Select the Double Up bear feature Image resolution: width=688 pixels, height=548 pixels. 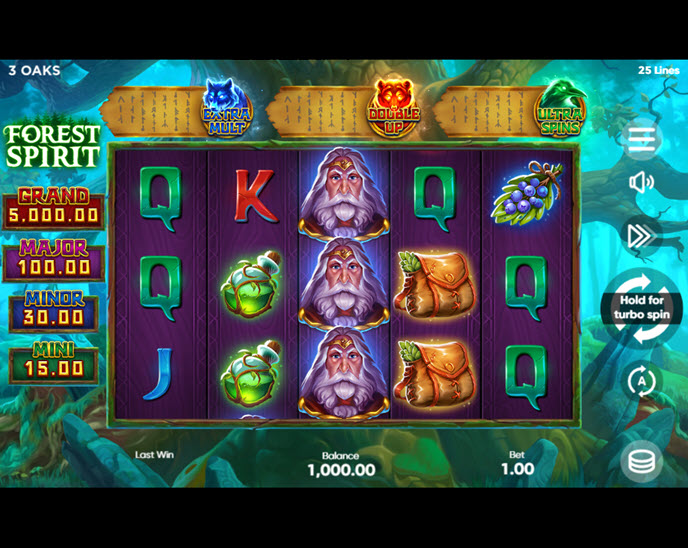click(x=393, y=107)
